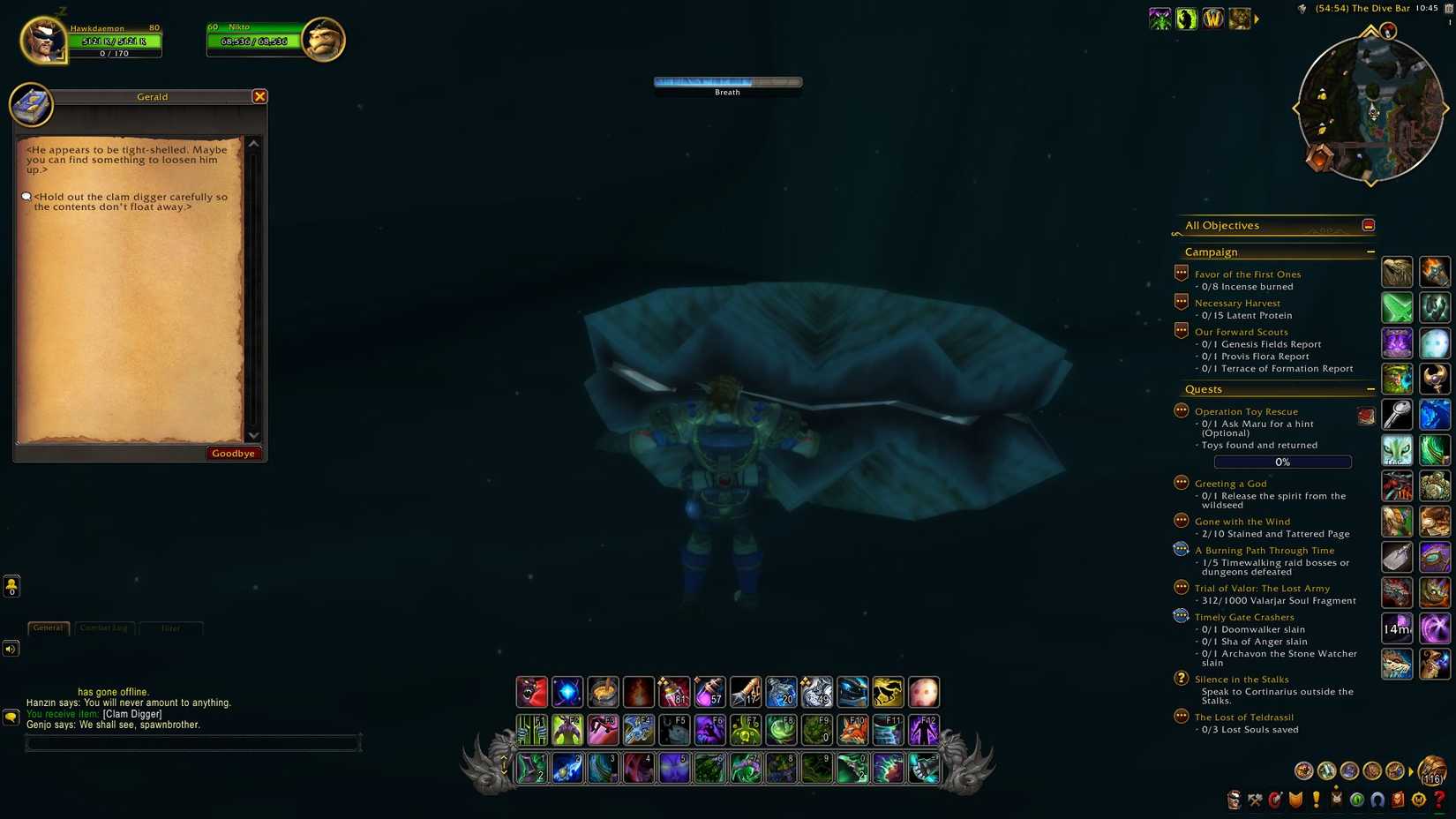Collapse the Campaign section

(x=1370, y=252)
